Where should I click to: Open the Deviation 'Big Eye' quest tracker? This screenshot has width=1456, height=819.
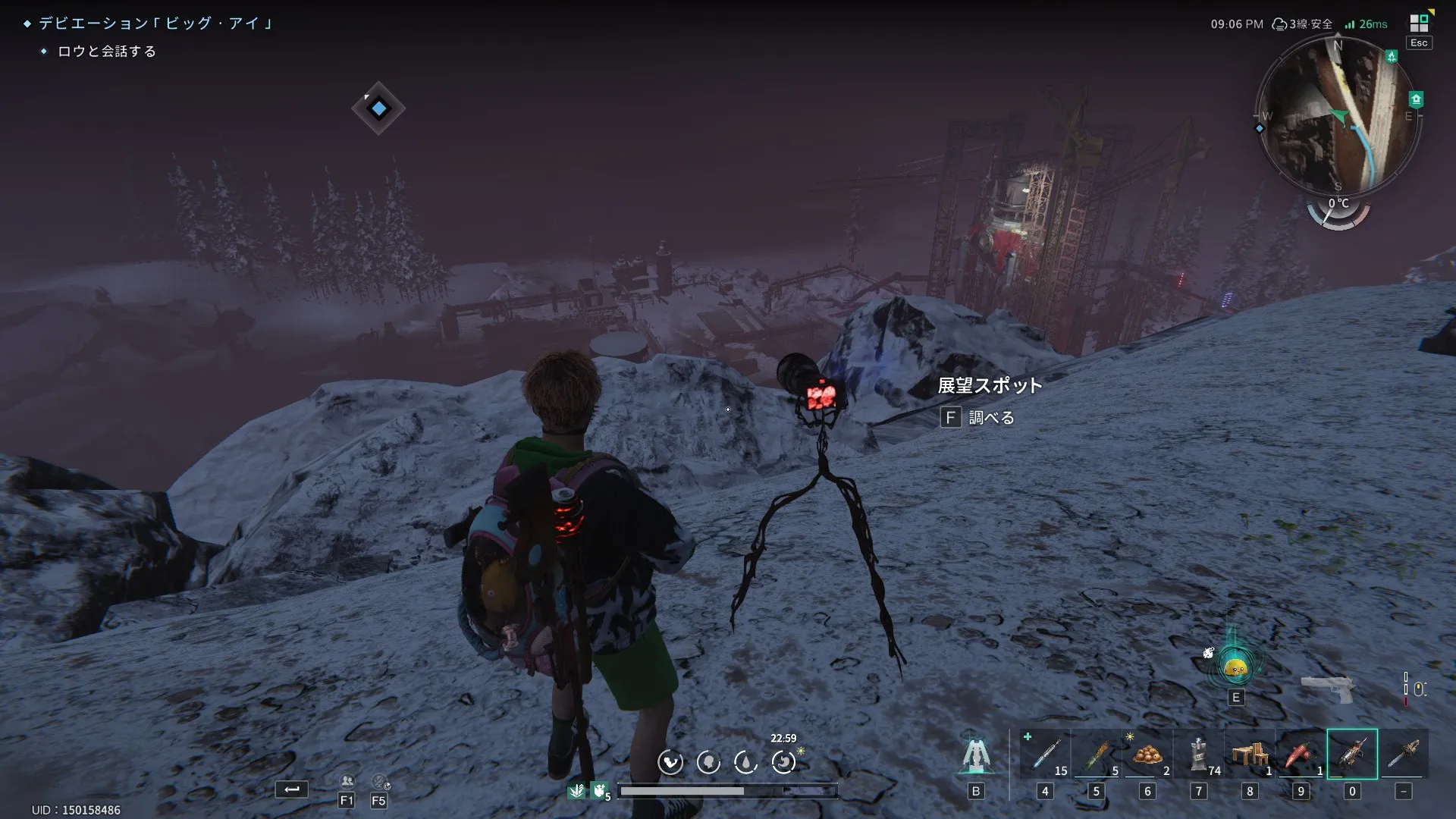155,24
